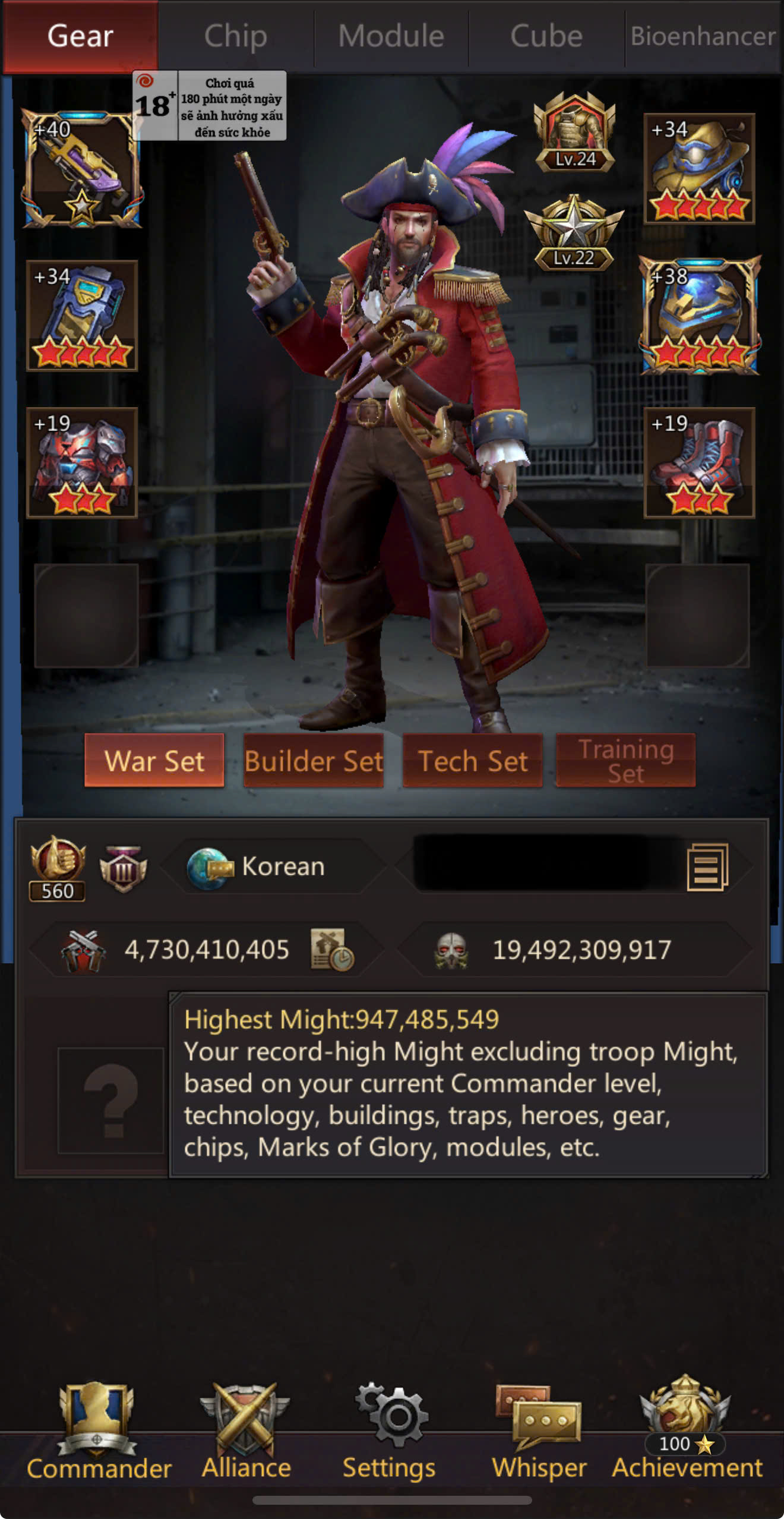Inspect the +40 weapon gear slot
Image resolution: width=784 pixels, height=1519 pixels.
click(x=82, y=169)
